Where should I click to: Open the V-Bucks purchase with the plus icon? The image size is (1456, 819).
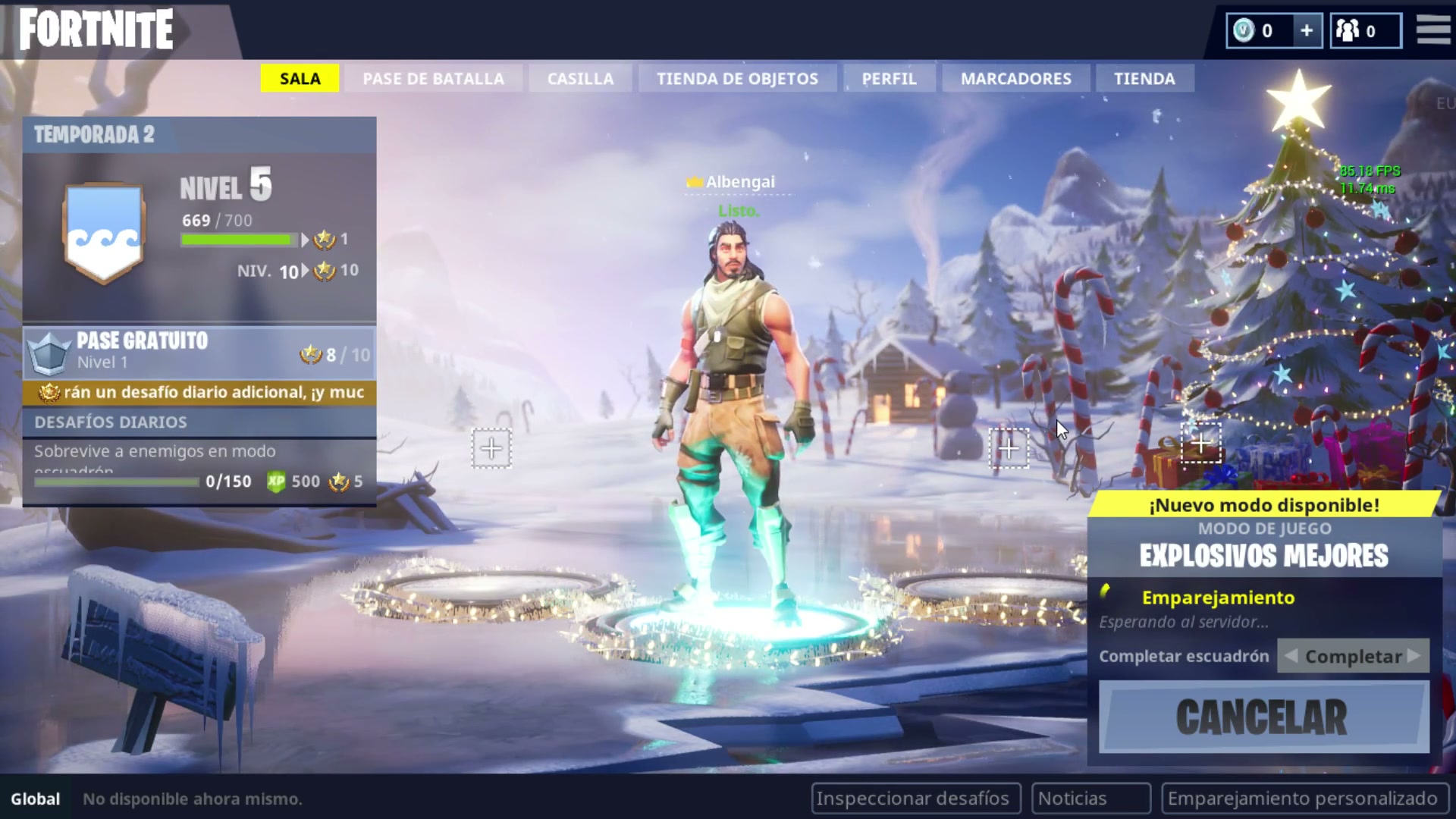(1306, 30)
